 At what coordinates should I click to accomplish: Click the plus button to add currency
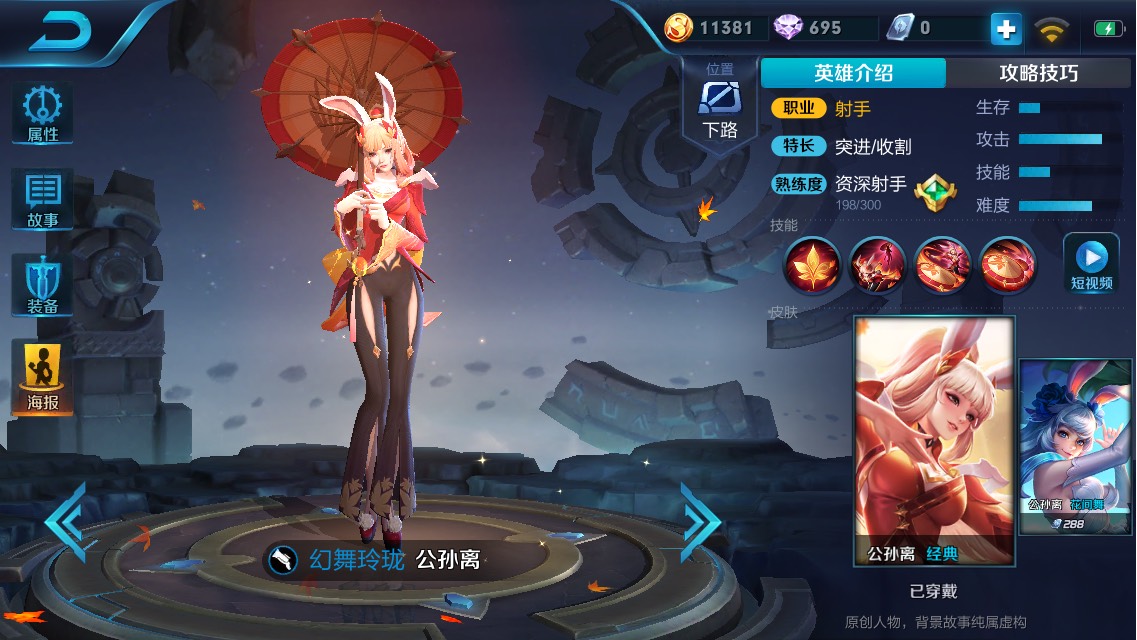(x=1006, y=29)
